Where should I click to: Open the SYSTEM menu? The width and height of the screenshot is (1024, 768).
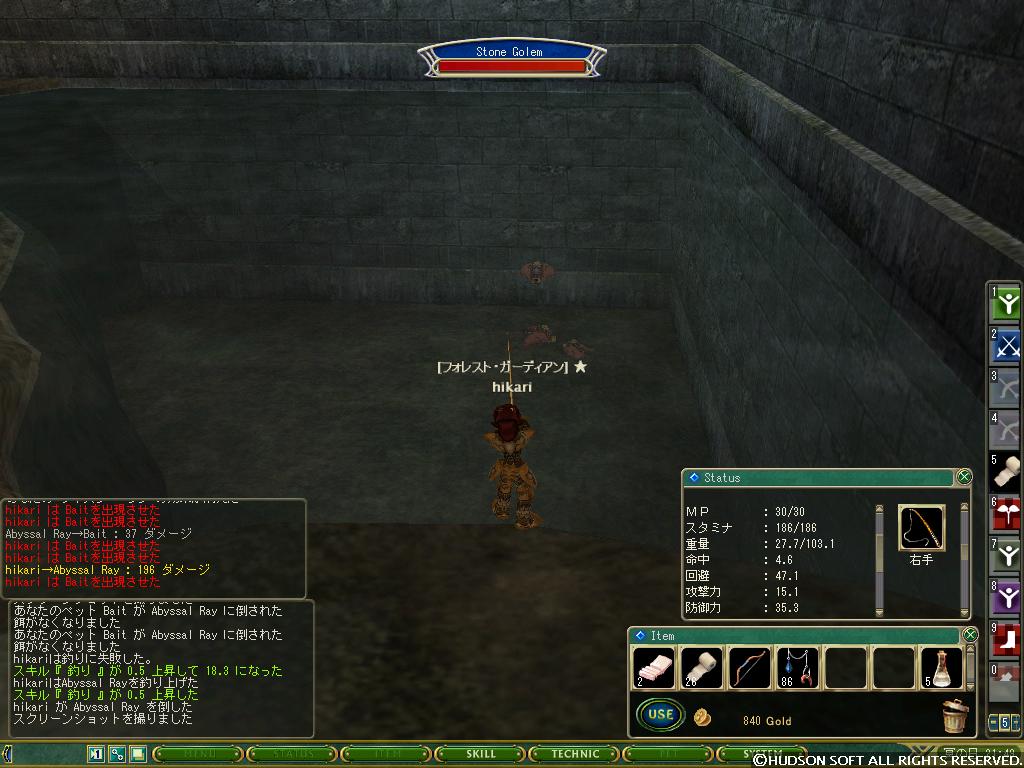tap(765, 754)
